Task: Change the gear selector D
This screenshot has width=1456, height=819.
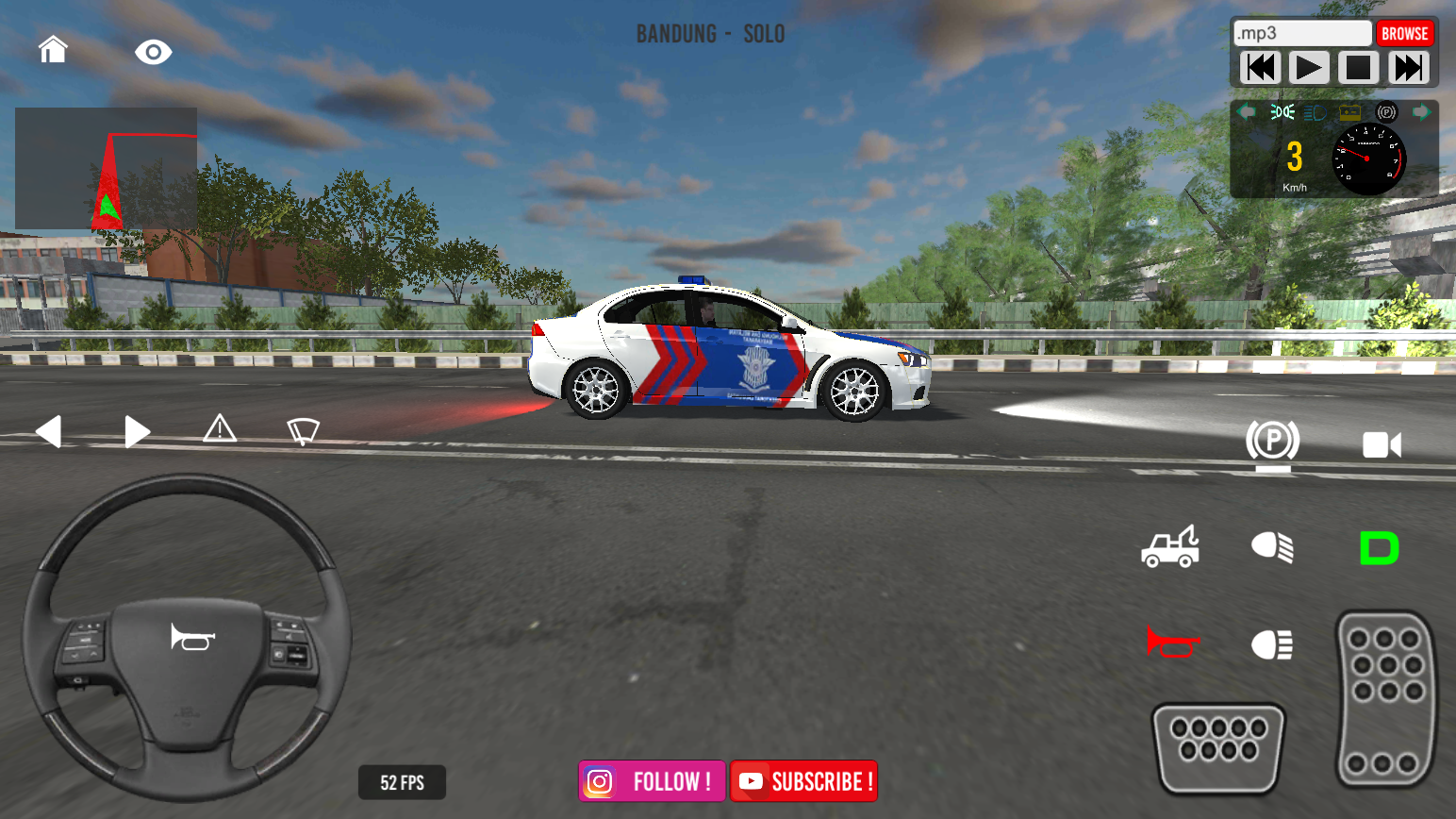Action: (x=1379, y=548)
